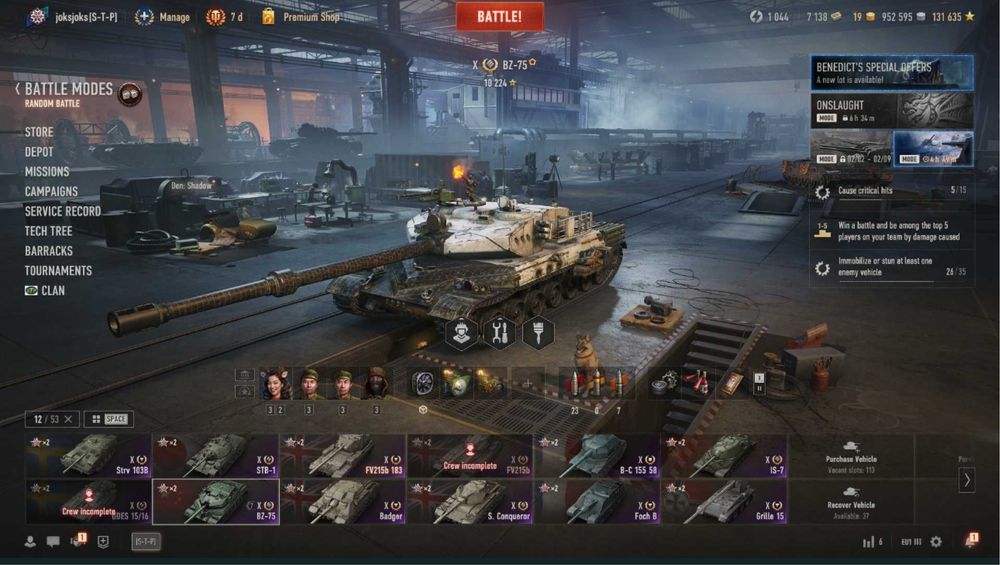Screen dimensions: 1000x565
Task: Open the Clan page
Action: 52,290
